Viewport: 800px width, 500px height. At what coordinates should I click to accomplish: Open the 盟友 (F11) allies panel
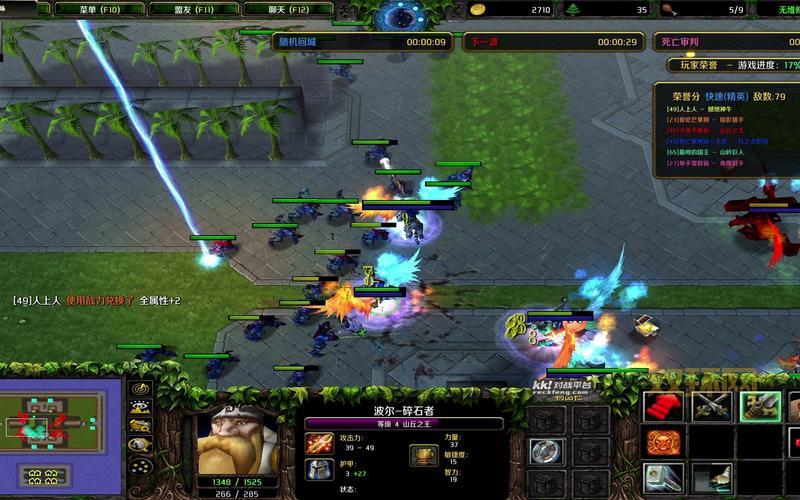[175, 9]
